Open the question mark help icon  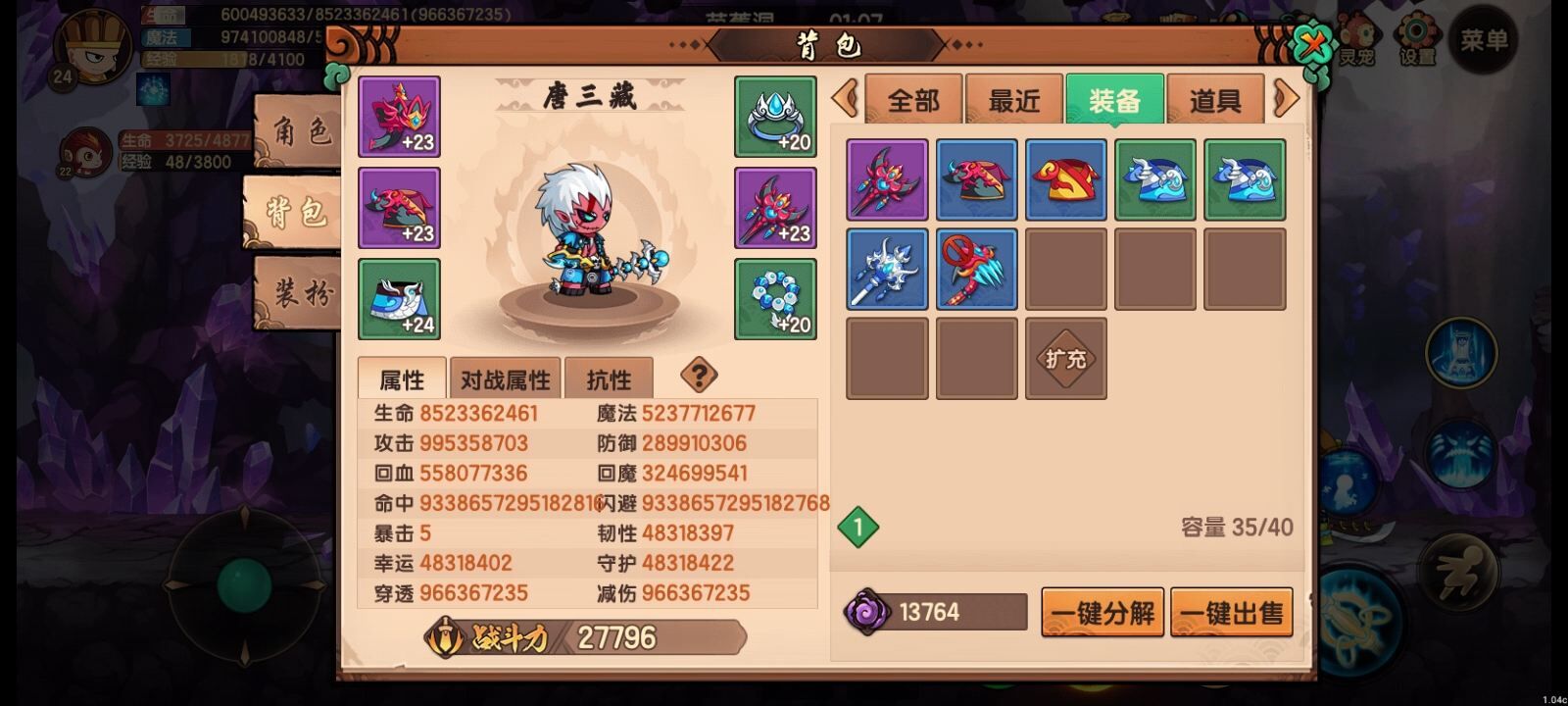pyautogui.click(x=699, y=374)
